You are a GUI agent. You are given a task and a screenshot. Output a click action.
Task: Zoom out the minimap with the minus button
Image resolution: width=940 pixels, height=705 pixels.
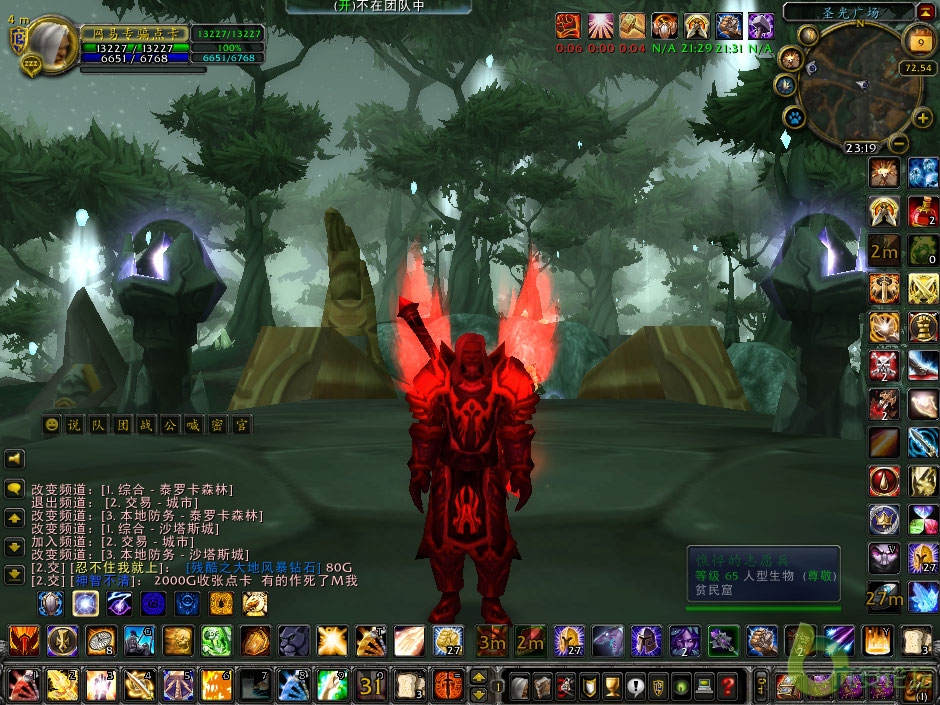pyautogui.click(x=897, y=144)
